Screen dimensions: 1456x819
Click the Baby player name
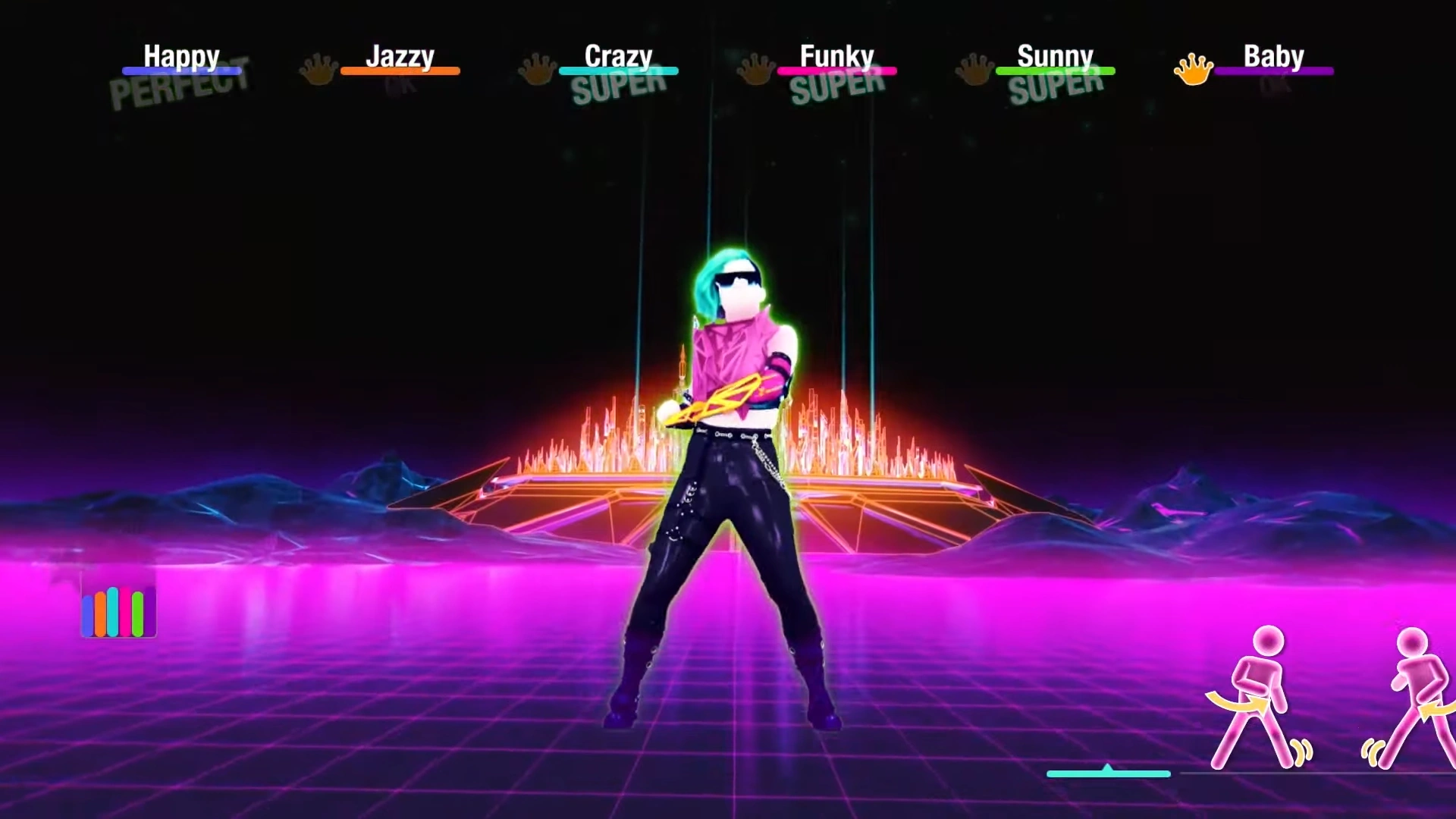click(1274, 55)
